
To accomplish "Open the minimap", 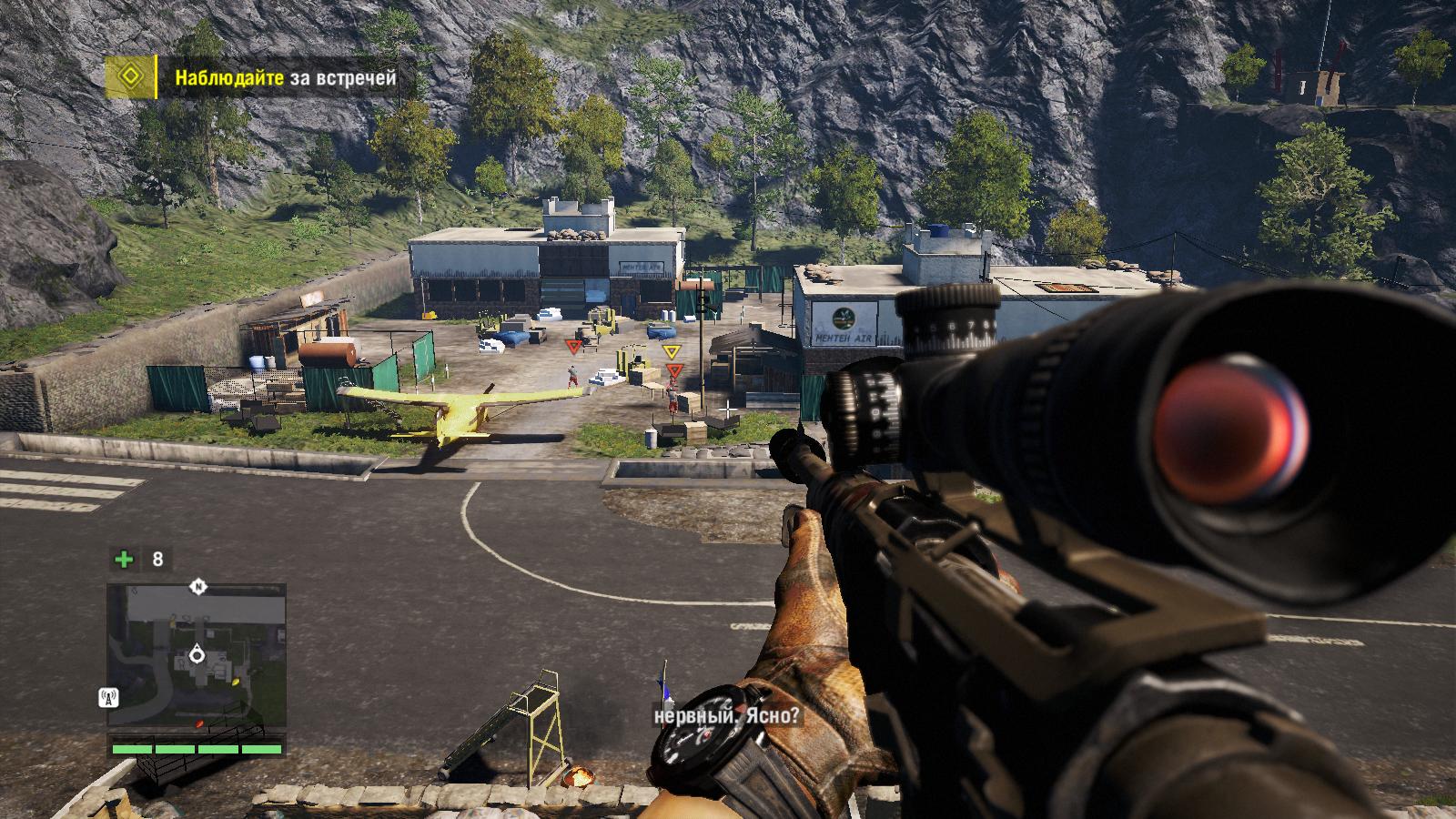I will [x=197, y=655].
